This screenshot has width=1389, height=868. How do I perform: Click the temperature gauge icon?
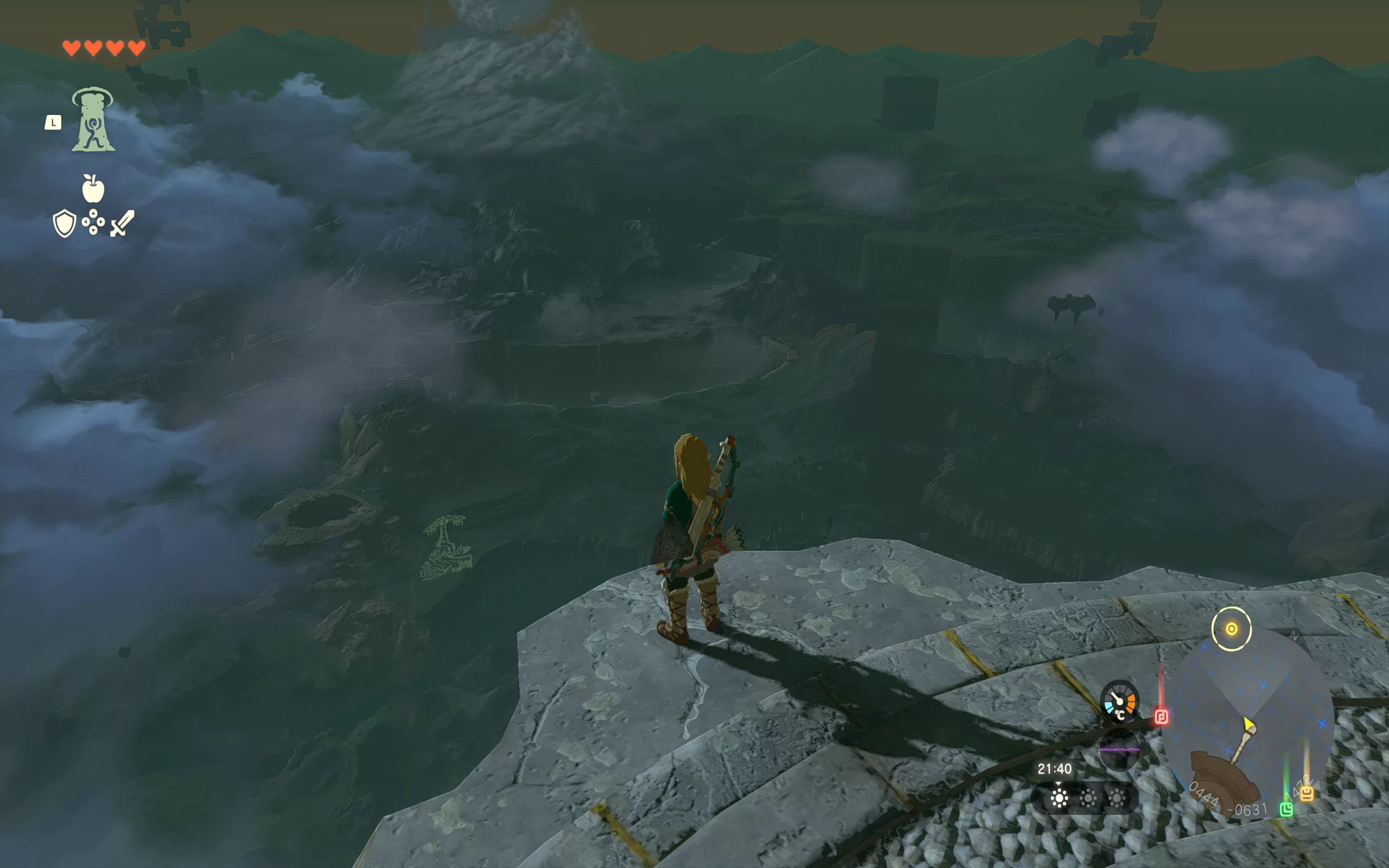1119,701
